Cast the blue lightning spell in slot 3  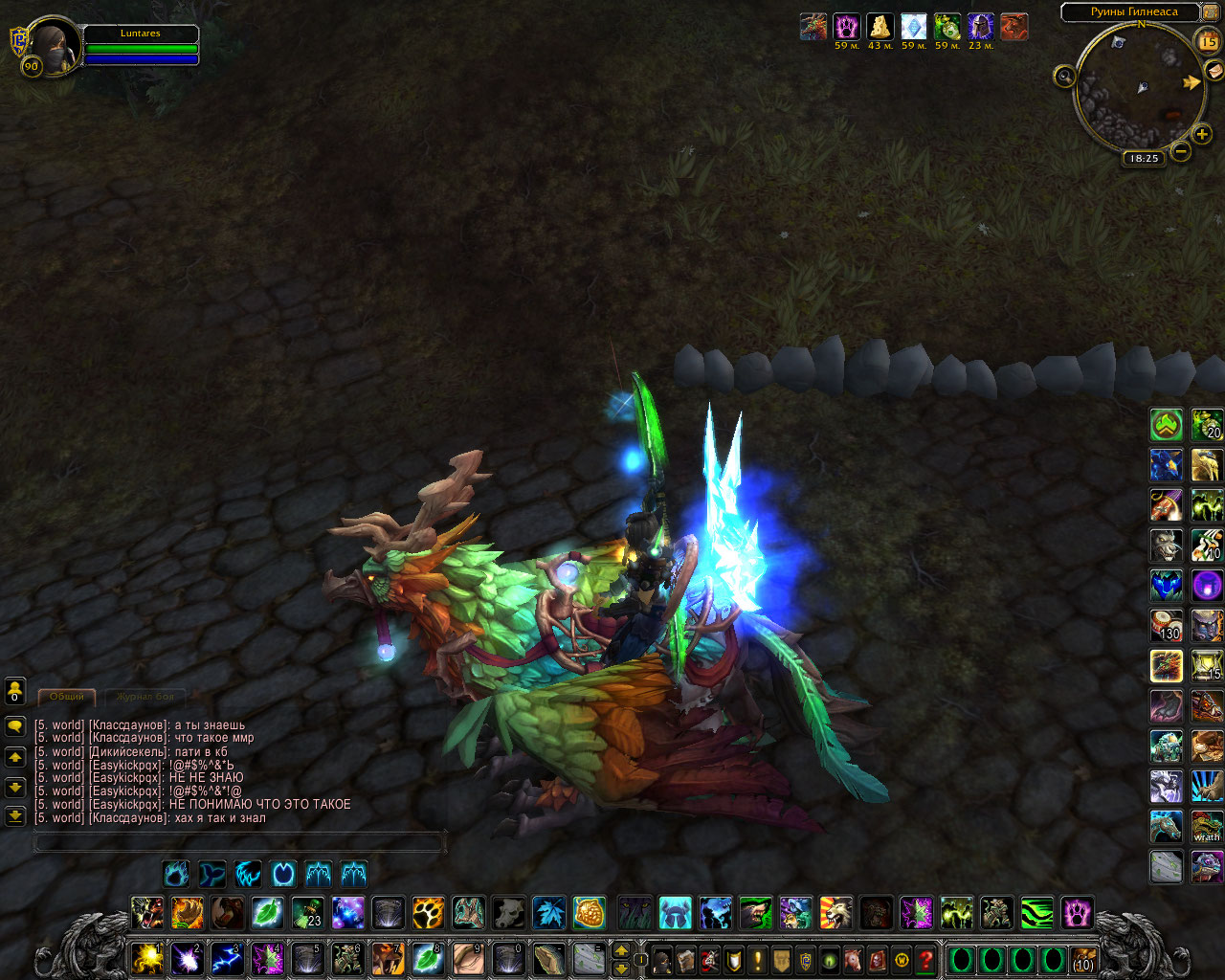[x=227, y=958]
